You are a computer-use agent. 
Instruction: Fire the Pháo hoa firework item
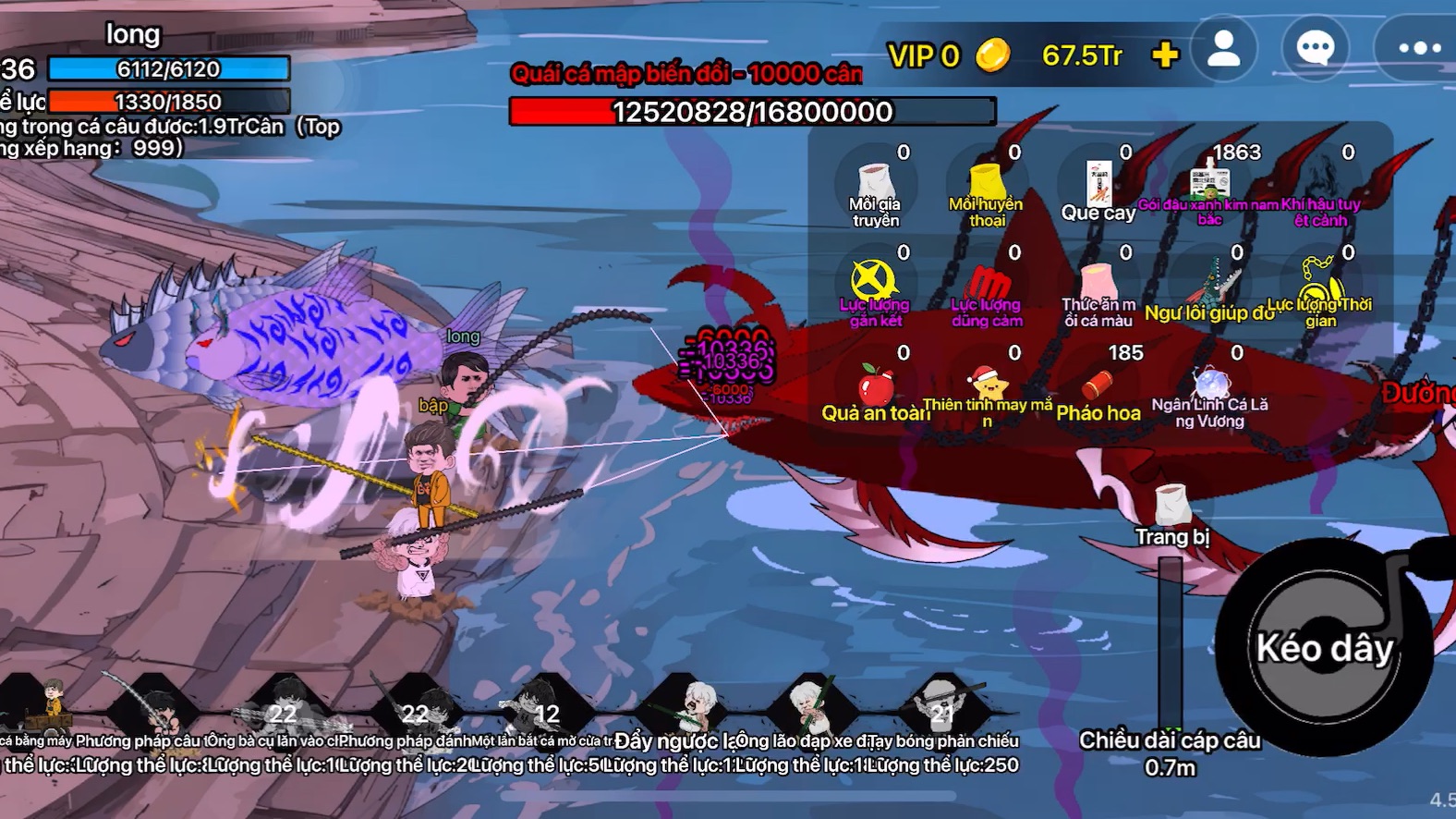(x=1098, y=383)
